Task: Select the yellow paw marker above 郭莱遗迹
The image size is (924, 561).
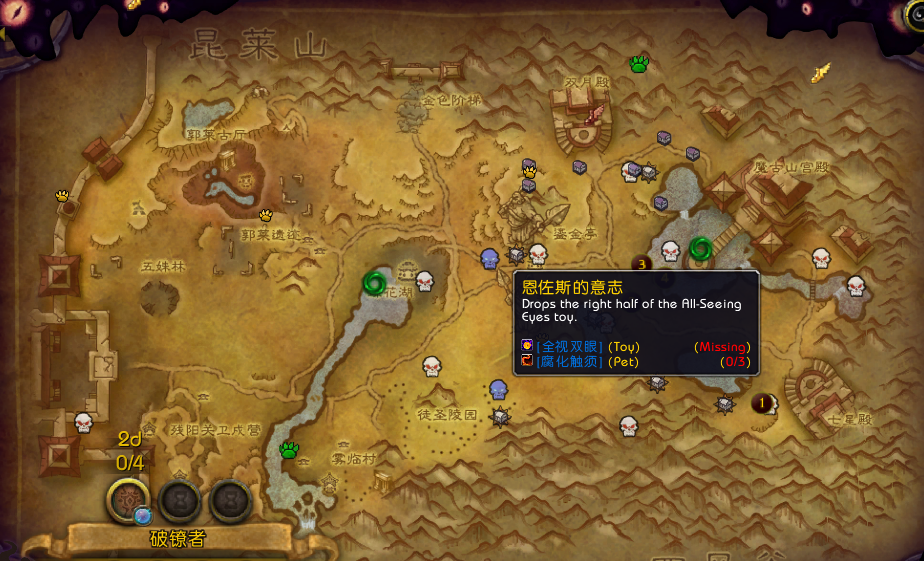Action: (266, 215)
